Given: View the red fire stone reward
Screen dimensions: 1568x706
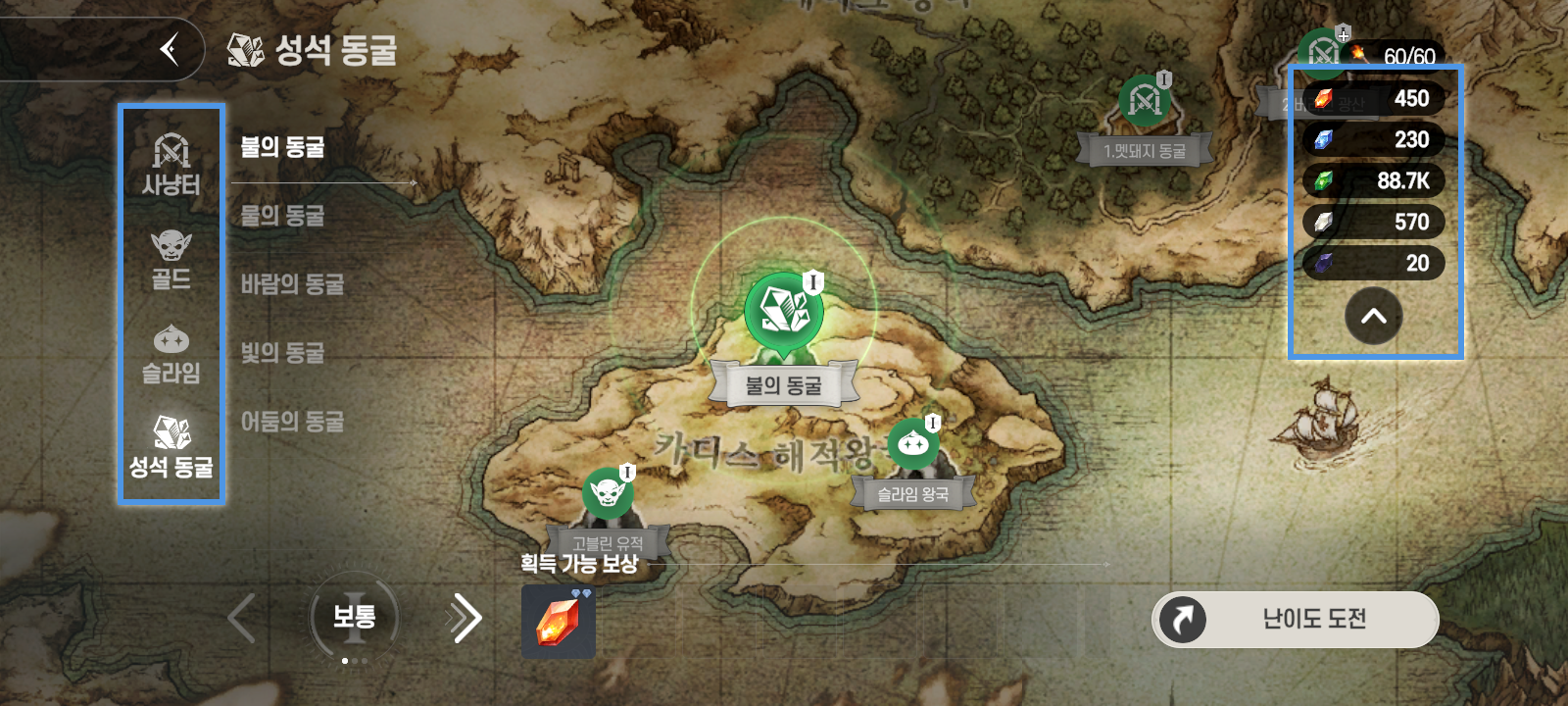Looking at the screenshot, I should click(558, 622).
